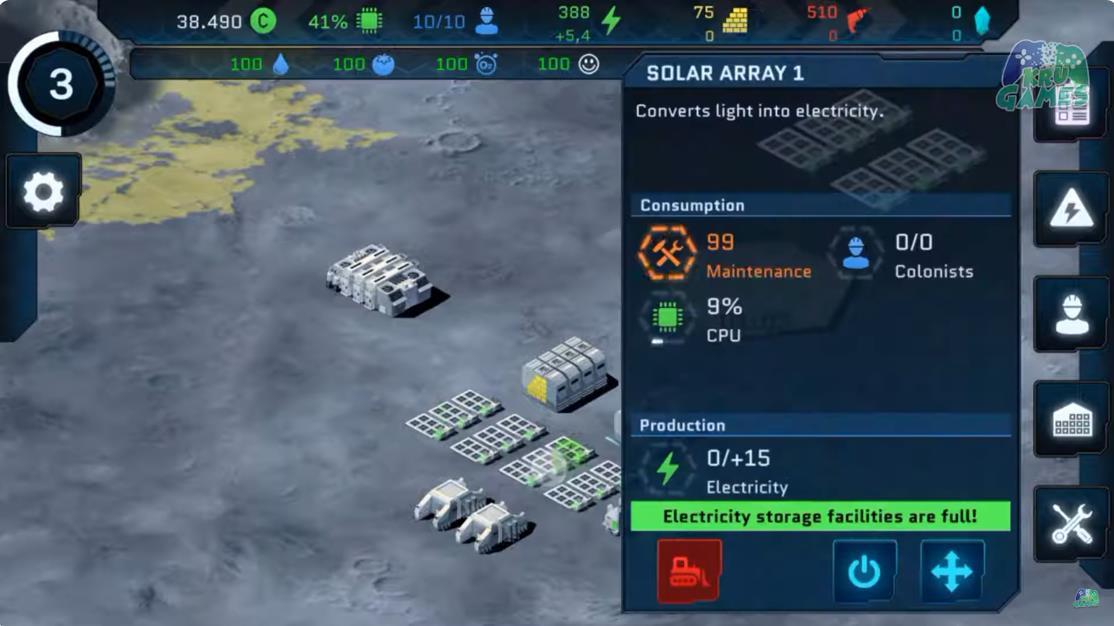1114x626 pixels.
Task: Open the wrench and screwdriver tools menu
Action: tap(1070, 525)
